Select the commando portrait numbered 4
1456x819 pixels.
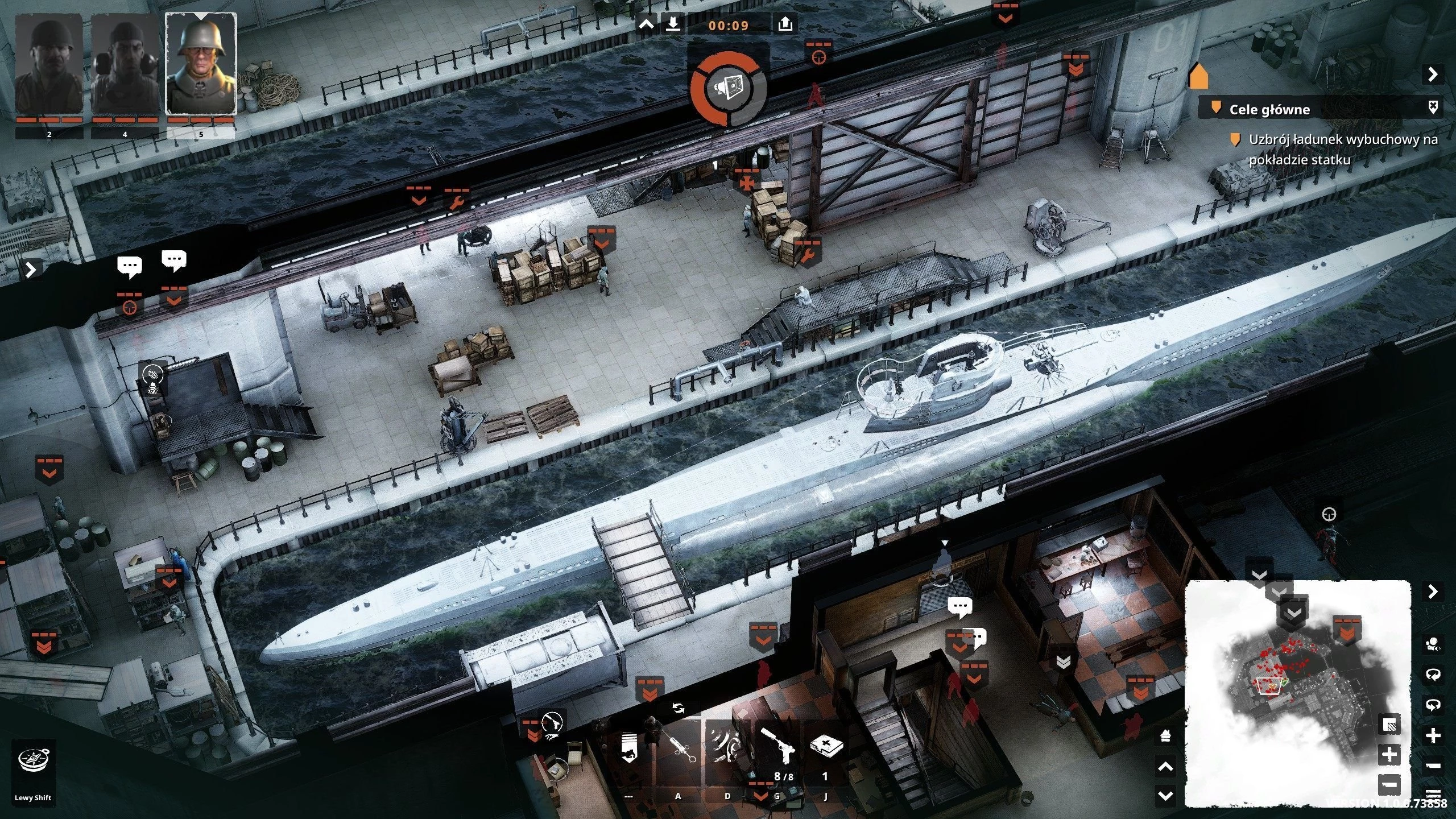[125, 65]
